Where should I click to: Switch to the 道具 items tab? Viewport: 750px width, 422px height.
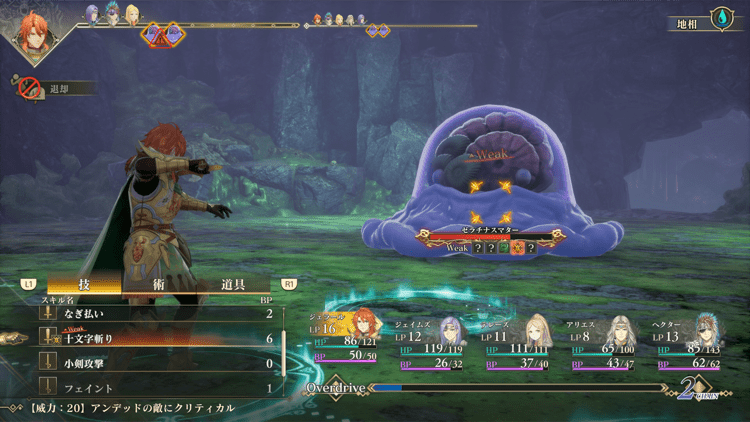232,284
